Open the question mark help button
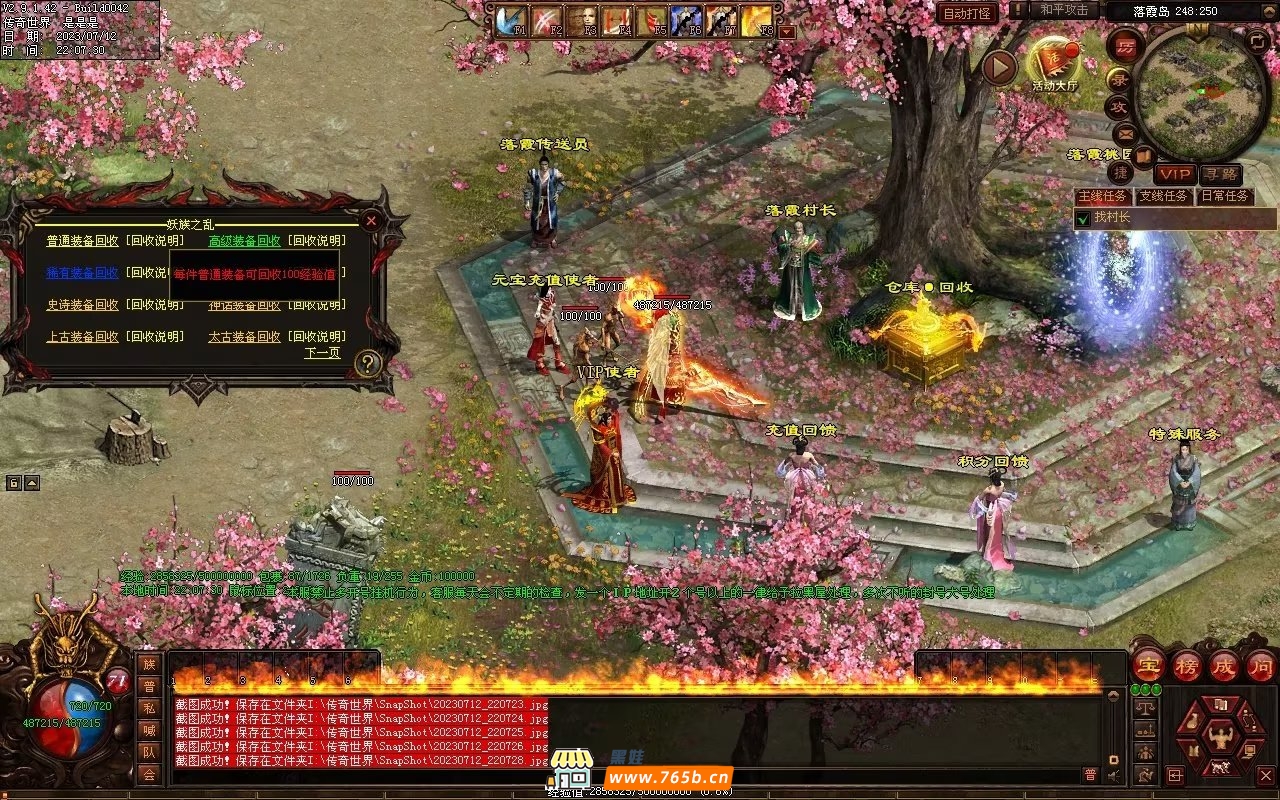Screen dimensions: 1280x800 [x=368, y=364]
